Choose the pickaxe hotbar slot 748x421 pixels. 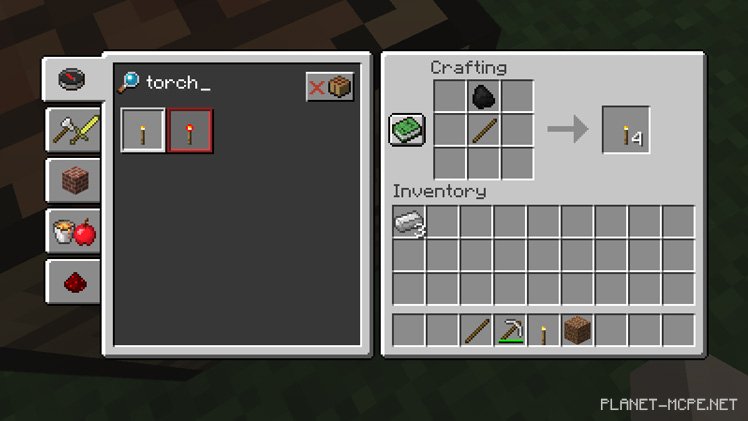coord(511,330)
